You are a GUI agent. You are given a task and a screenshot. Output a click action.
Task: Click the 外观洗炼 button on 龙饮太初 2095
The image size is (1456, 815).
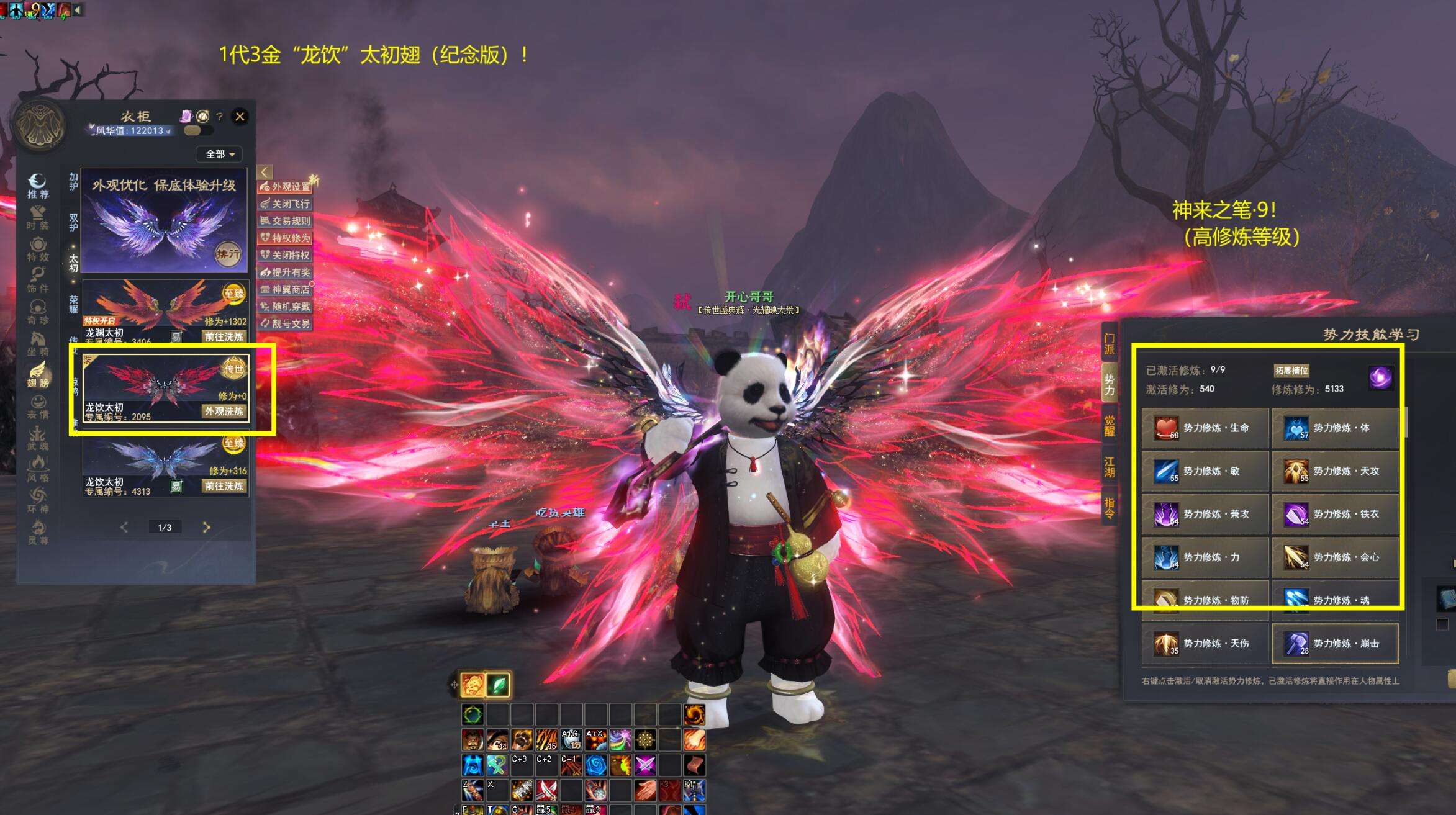click(224, 411)
